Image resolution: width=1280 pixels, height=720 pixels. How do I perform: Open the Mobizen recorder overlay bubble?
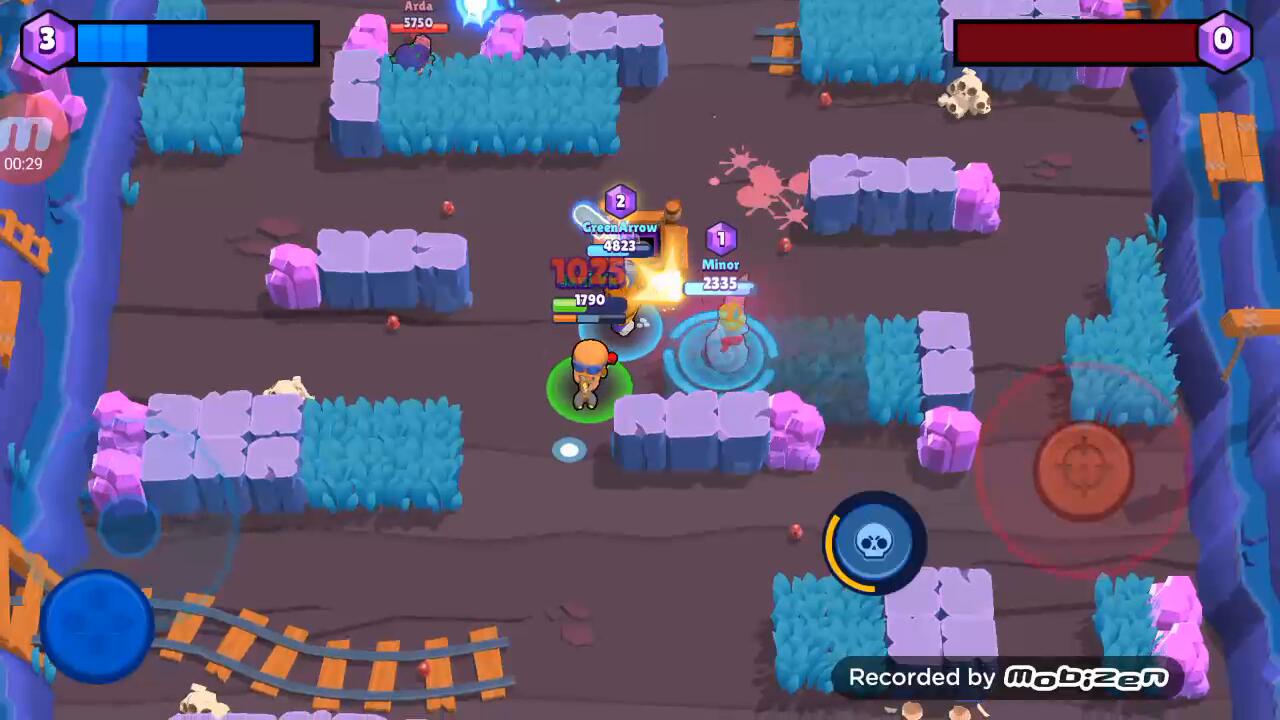[28, 140]
